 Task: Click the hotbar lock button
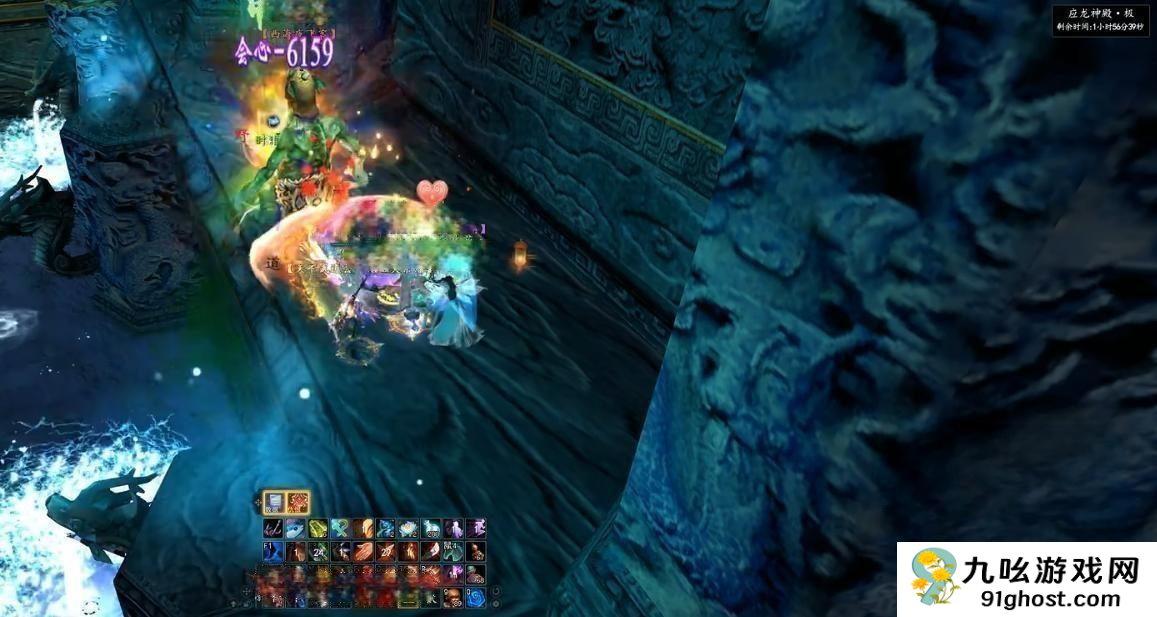click(247, 604)
